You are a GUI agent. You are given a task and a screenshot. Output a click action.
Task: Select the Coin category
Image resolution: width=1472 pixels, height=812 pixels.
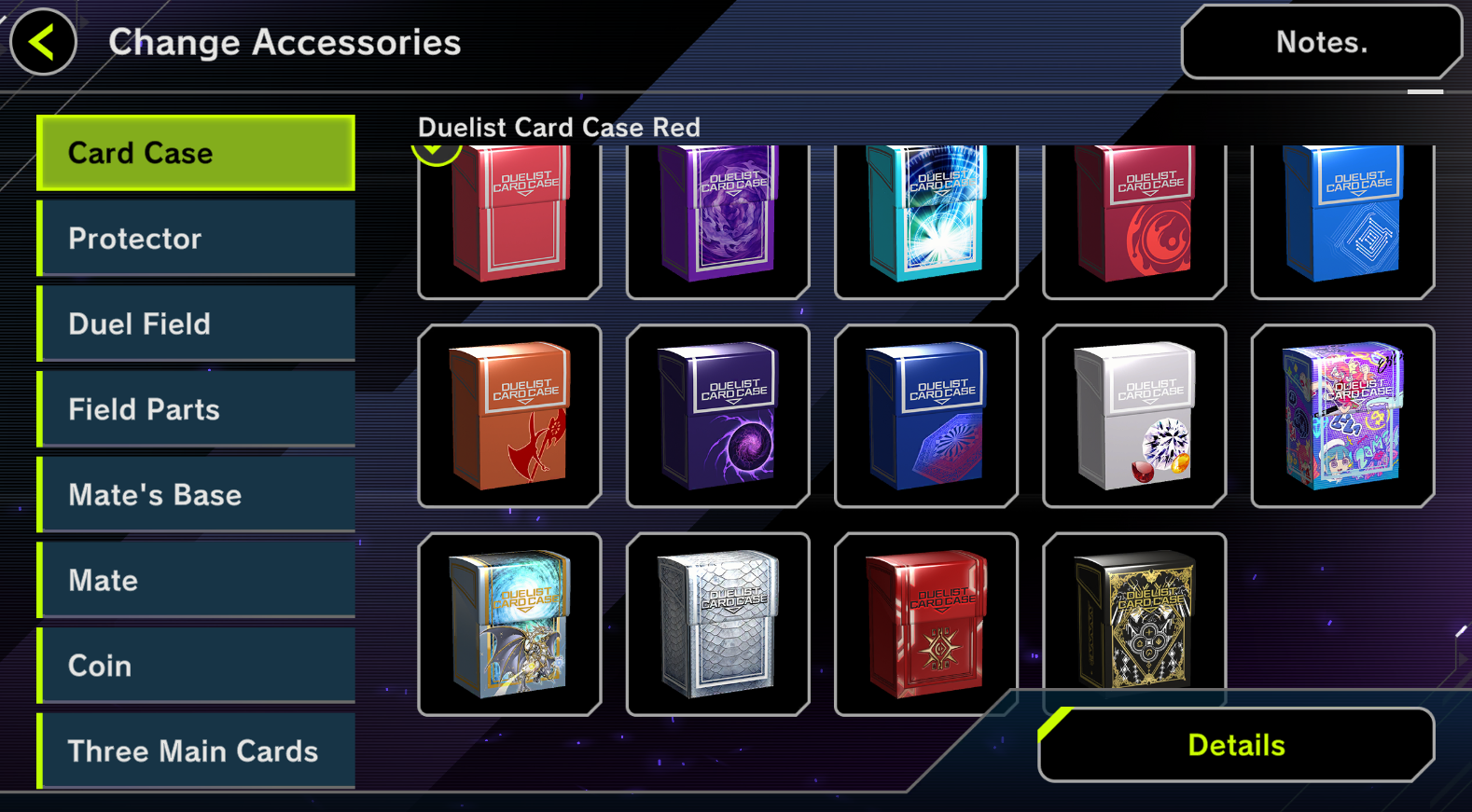(196, 666)
